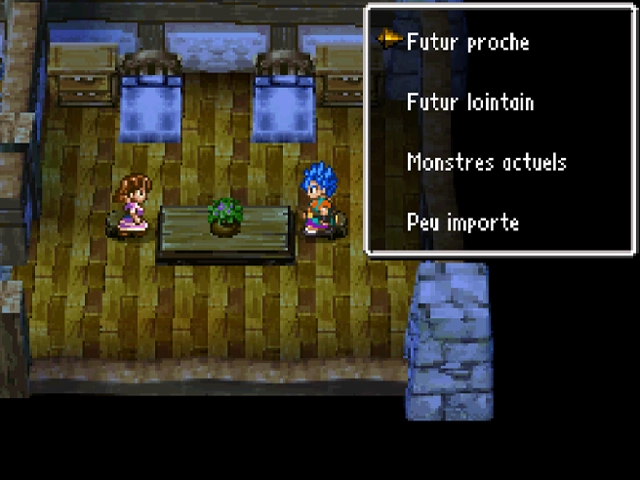Choose "Futur lointain" from the menu
Image resolution: width=640 pixels, height=480 pixels.
470,102
